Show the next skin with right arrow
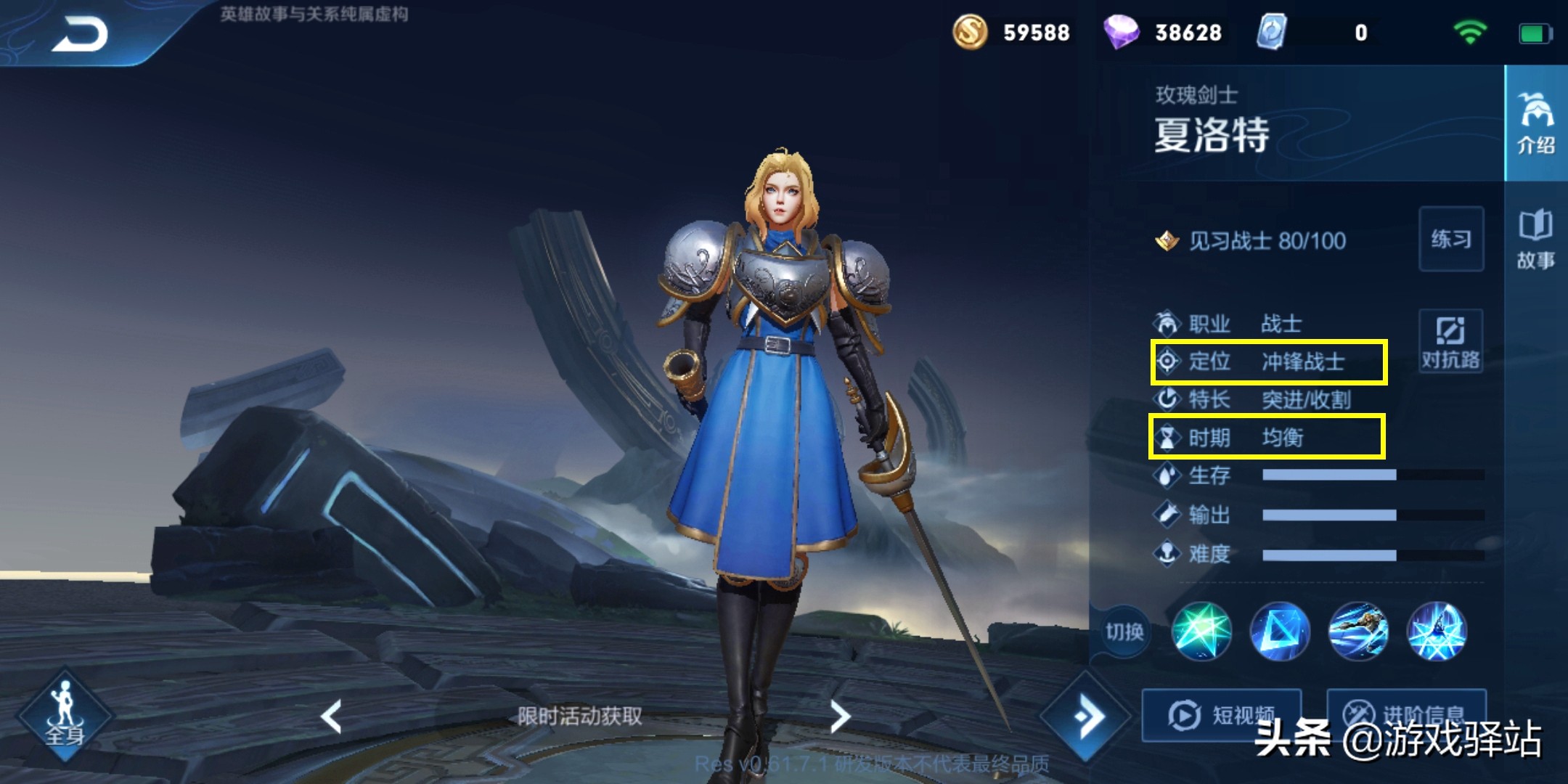 click(840, 716)
